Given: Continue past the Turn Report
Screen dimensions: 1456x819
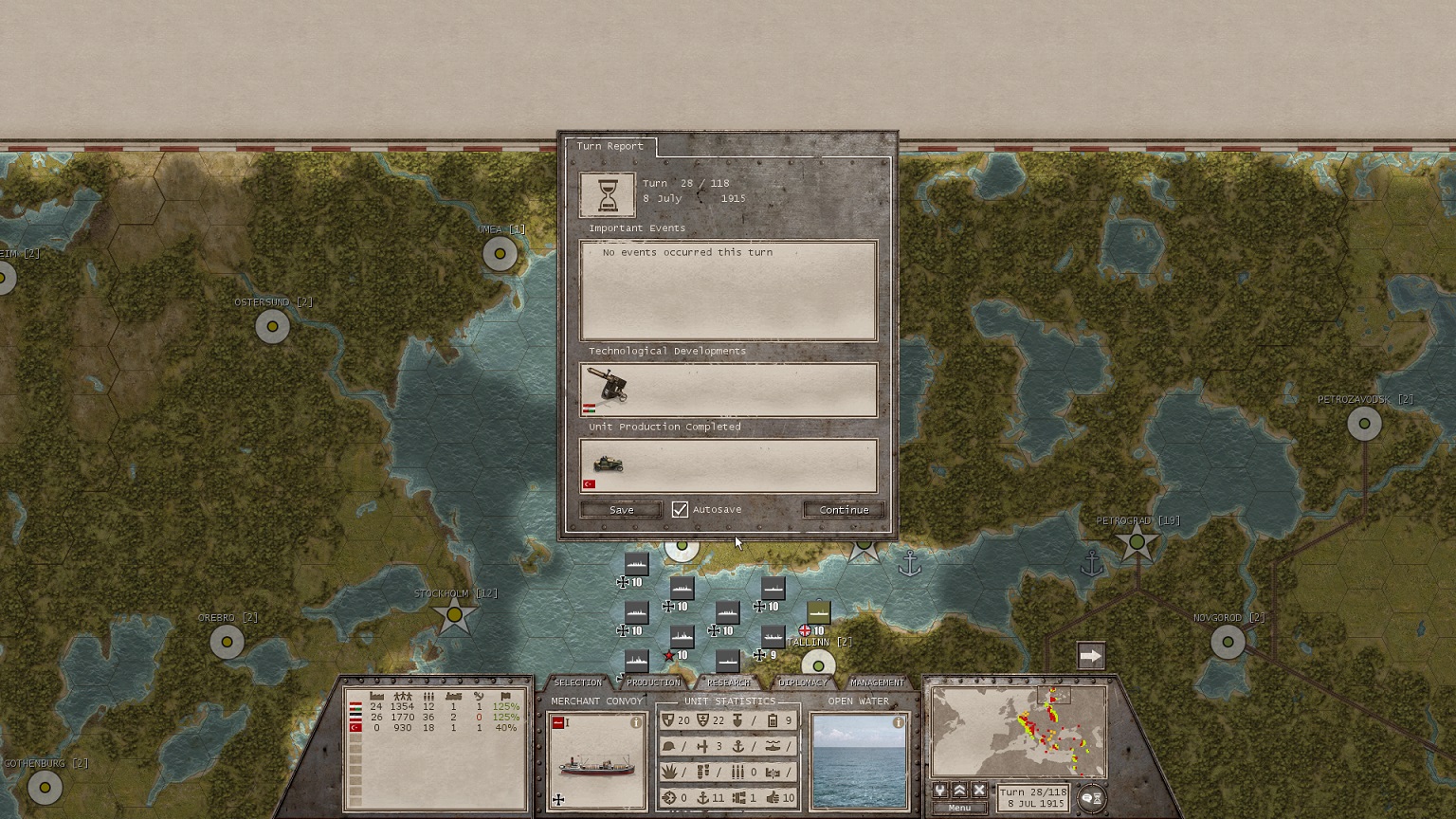Looking at the screenshot, I should point(844,510).
